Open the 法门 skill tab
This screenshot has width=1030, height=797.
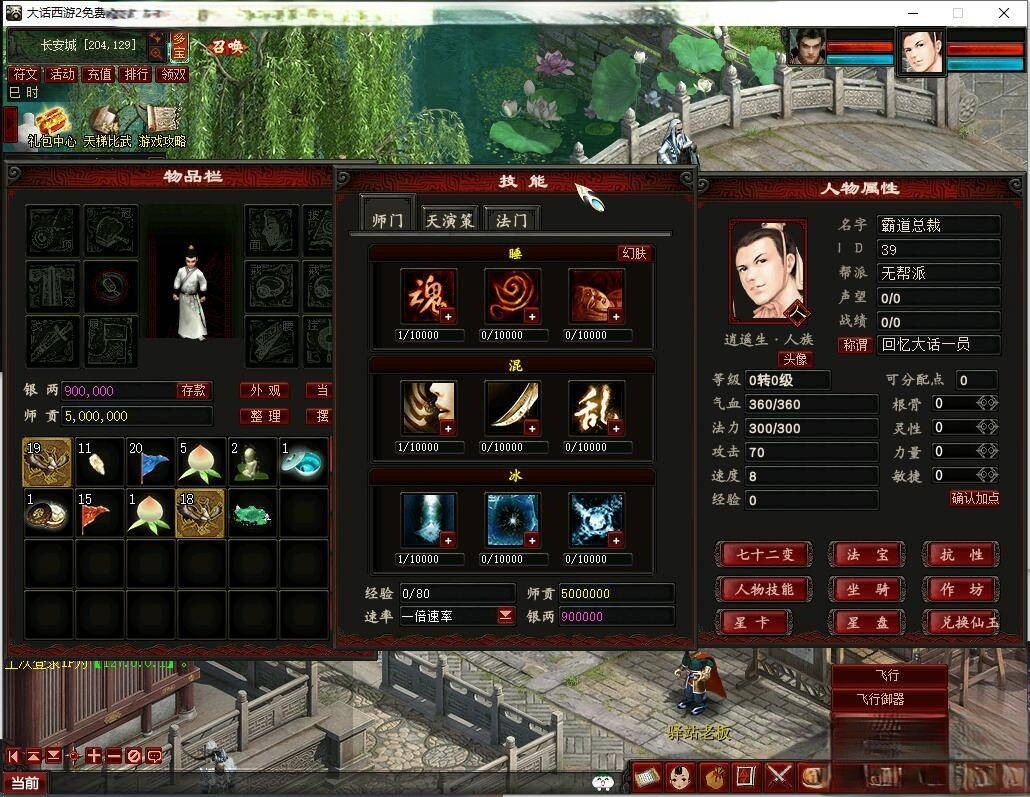(x=511, y=219)
